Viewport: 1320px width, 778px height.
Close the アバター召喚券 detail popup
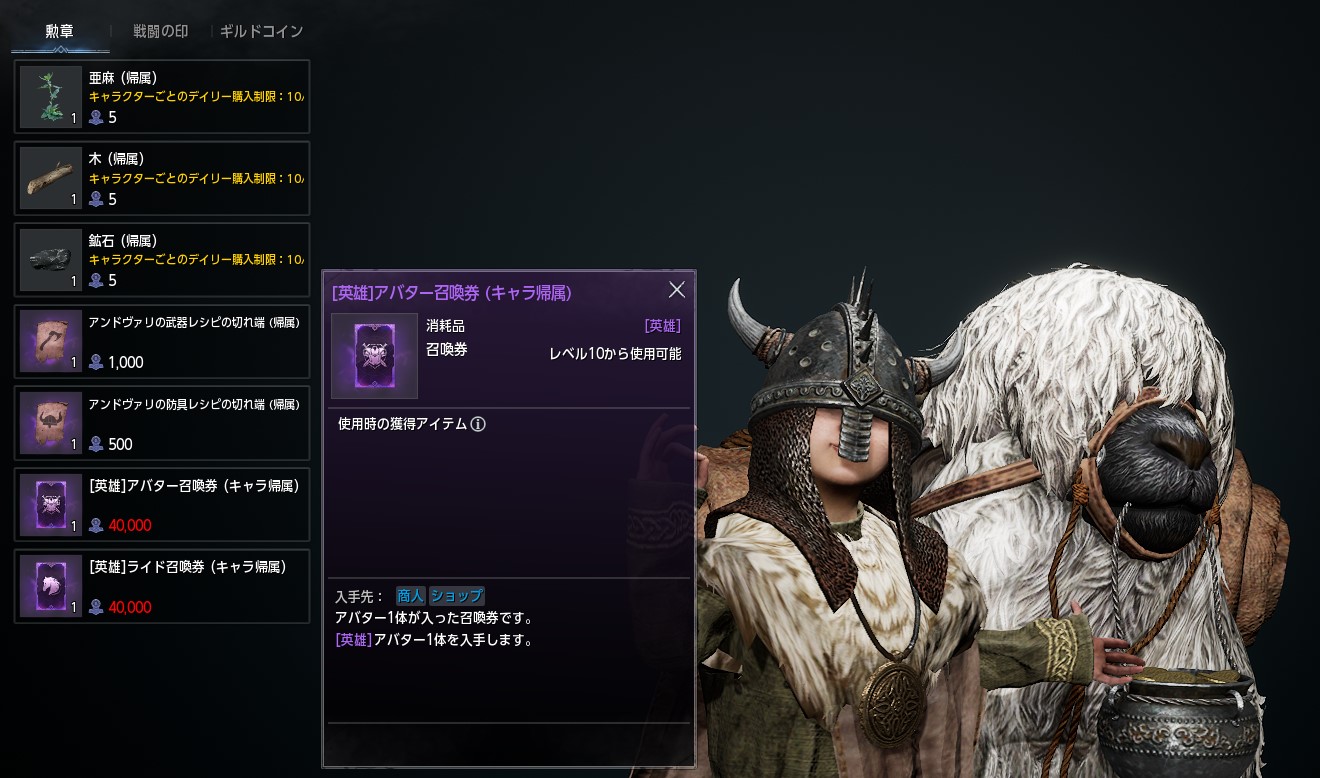point(677,290)
